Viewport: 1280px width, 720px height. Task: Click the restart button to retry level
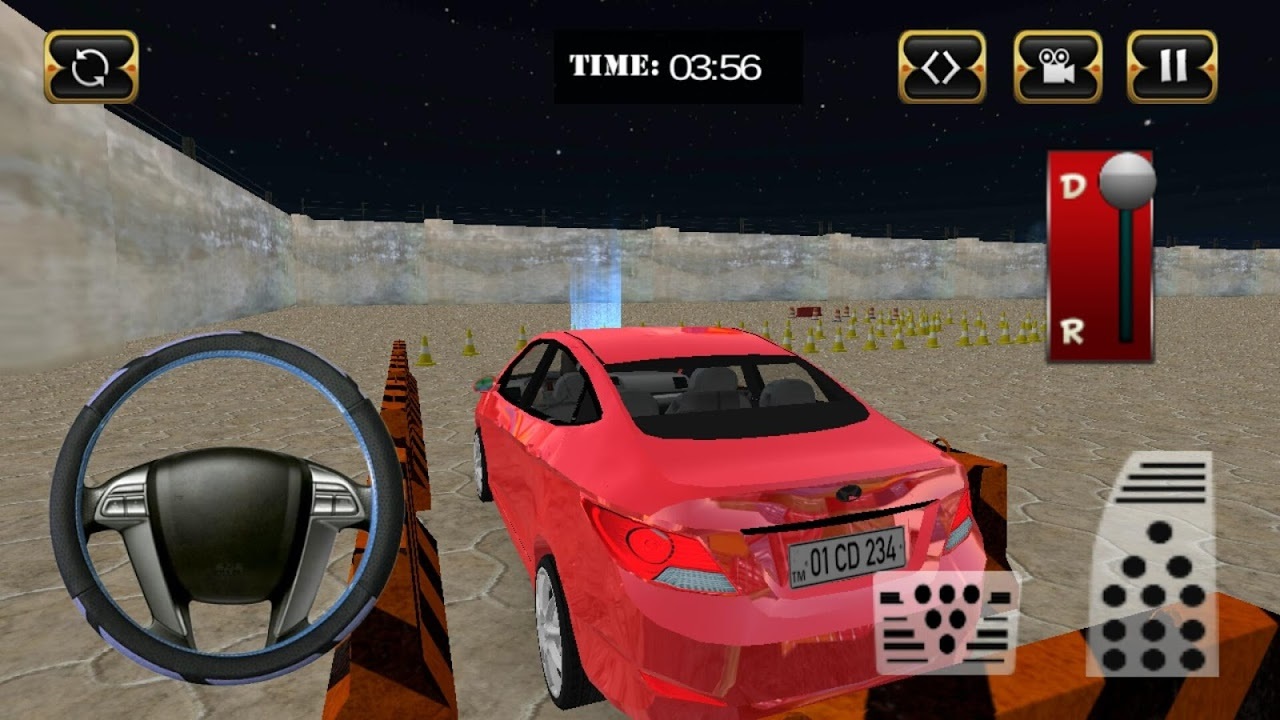tap(91, 68)
